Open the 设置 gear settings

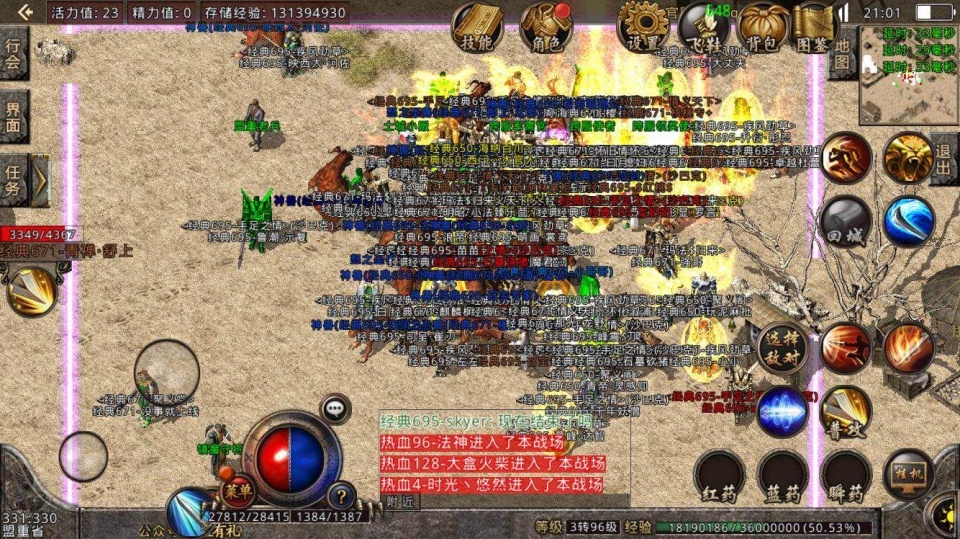pyautogui.click(x=641, y=27)
